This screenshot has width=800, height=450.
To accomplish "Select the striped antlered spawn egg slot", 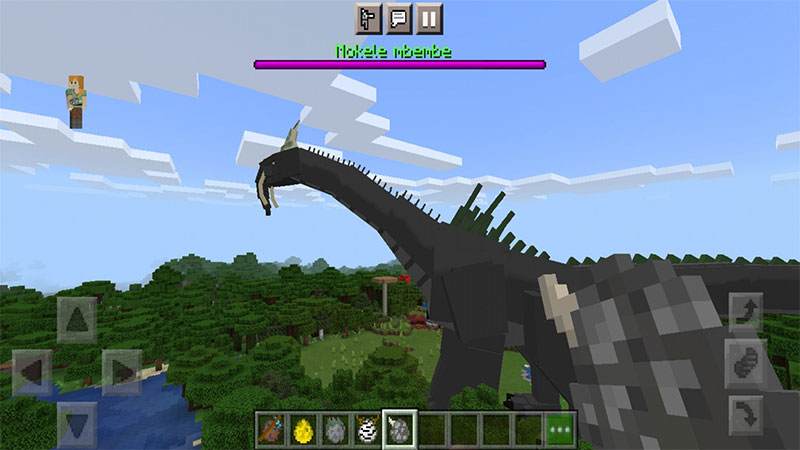I will (367, 428).
